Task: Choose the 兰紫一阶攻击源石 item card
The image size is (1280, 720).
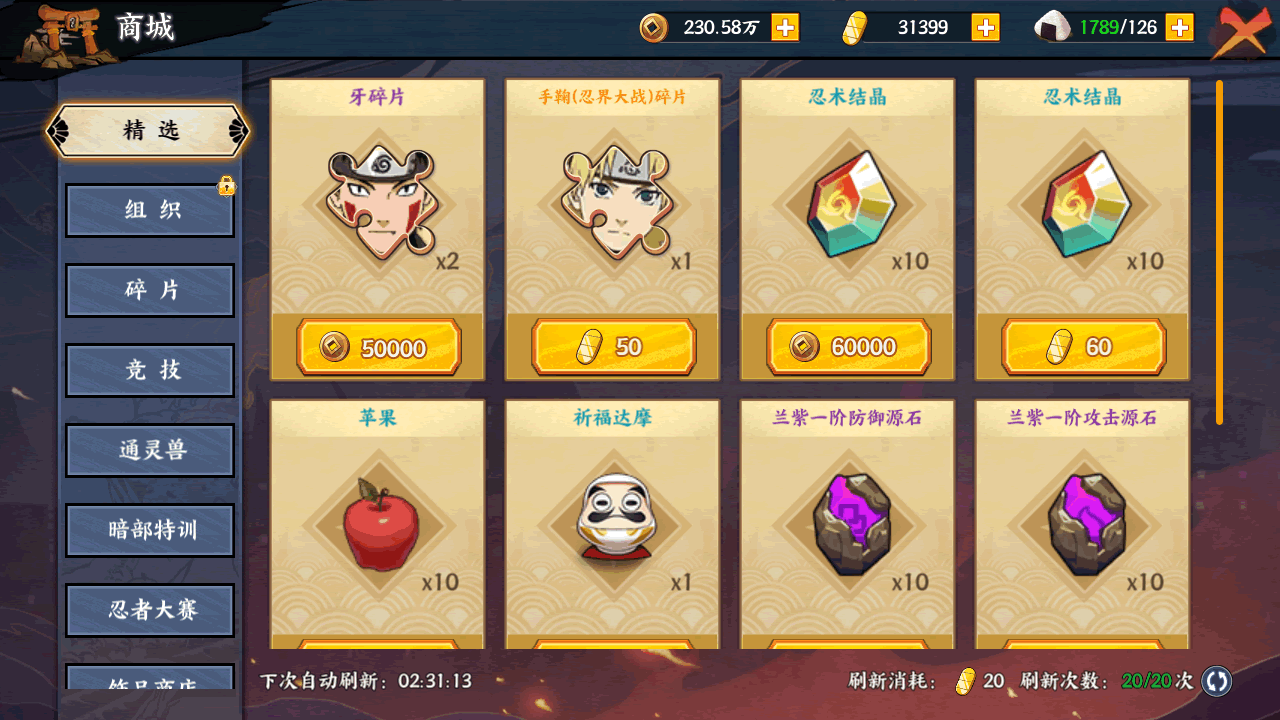Action: [1082, 520]
